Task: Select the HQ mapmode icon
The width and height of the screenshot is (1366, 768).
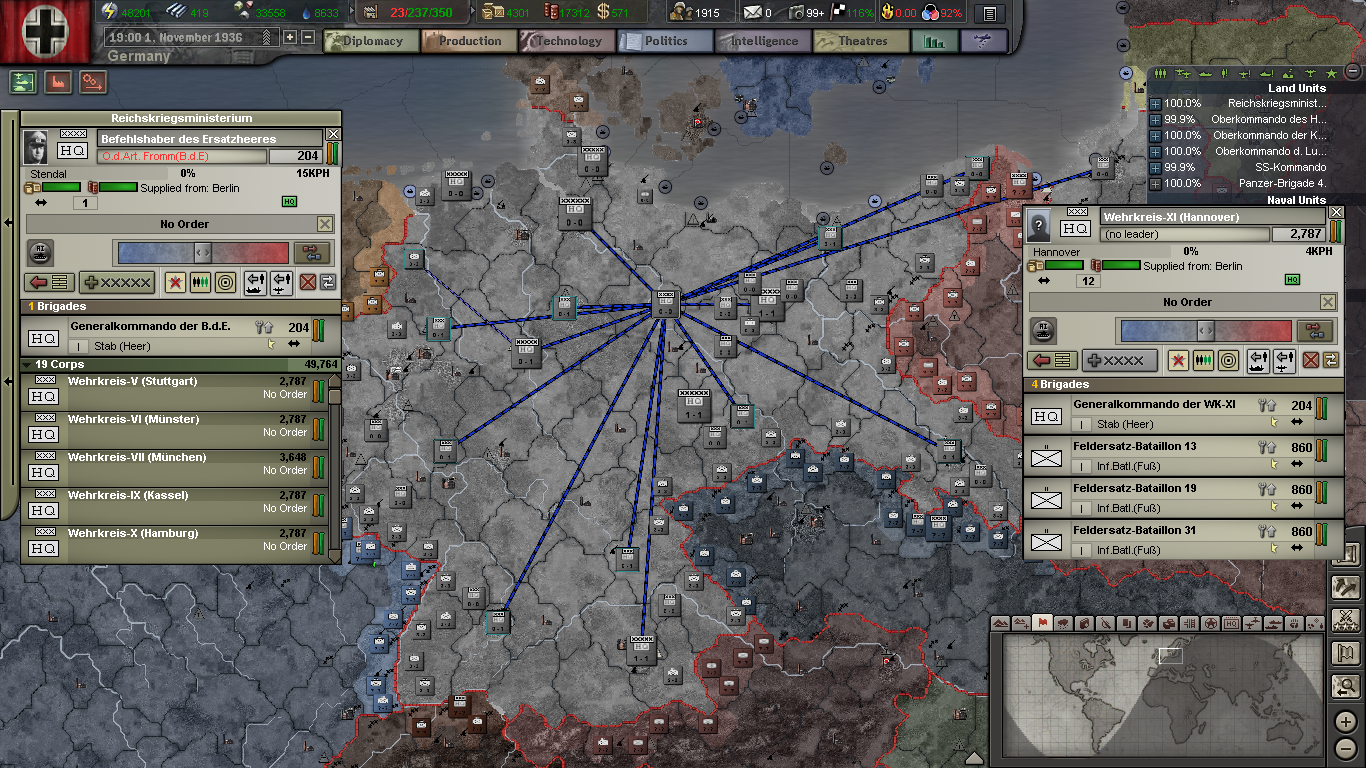Action: pyautogui.click(x=1231, y=623)
